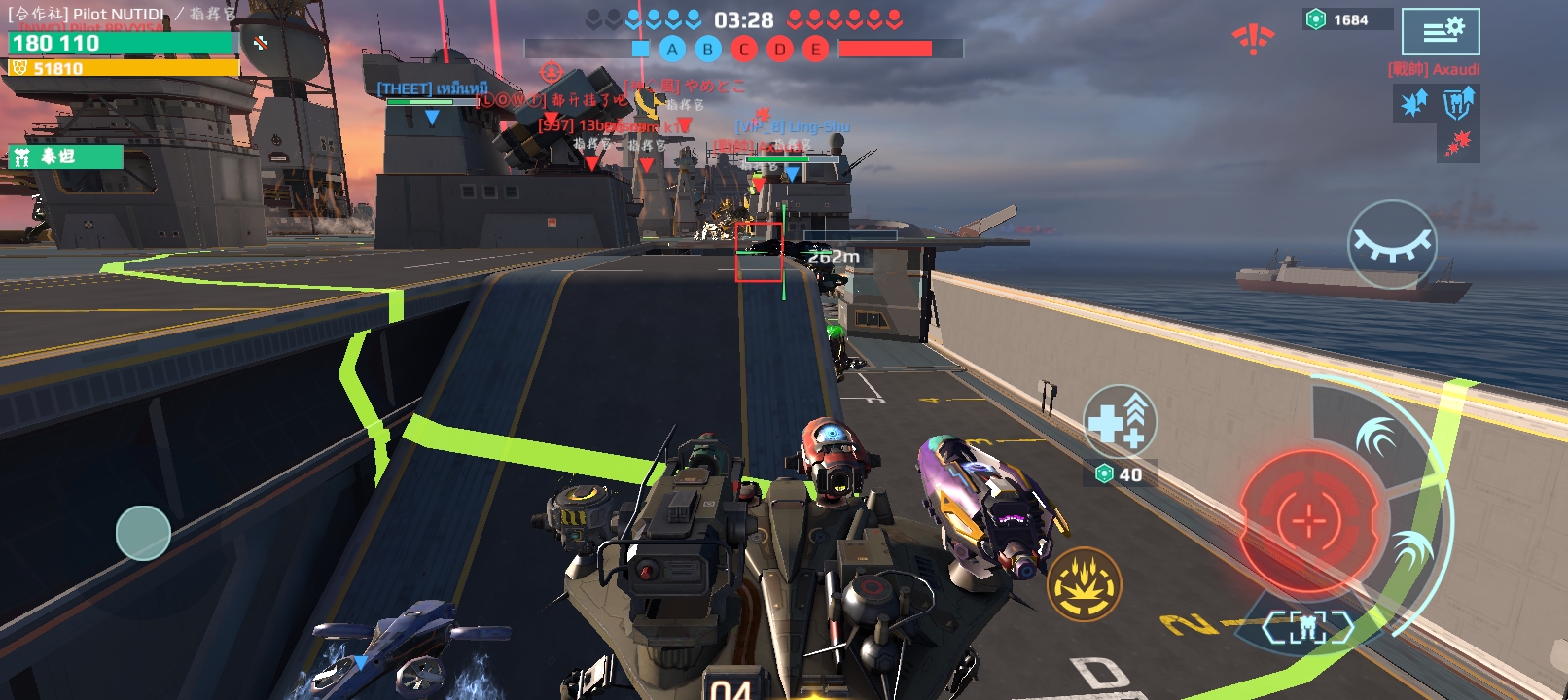
Task: Tap the red fire weapons button
Action: pyautogui.click(x=1309, y=520)
